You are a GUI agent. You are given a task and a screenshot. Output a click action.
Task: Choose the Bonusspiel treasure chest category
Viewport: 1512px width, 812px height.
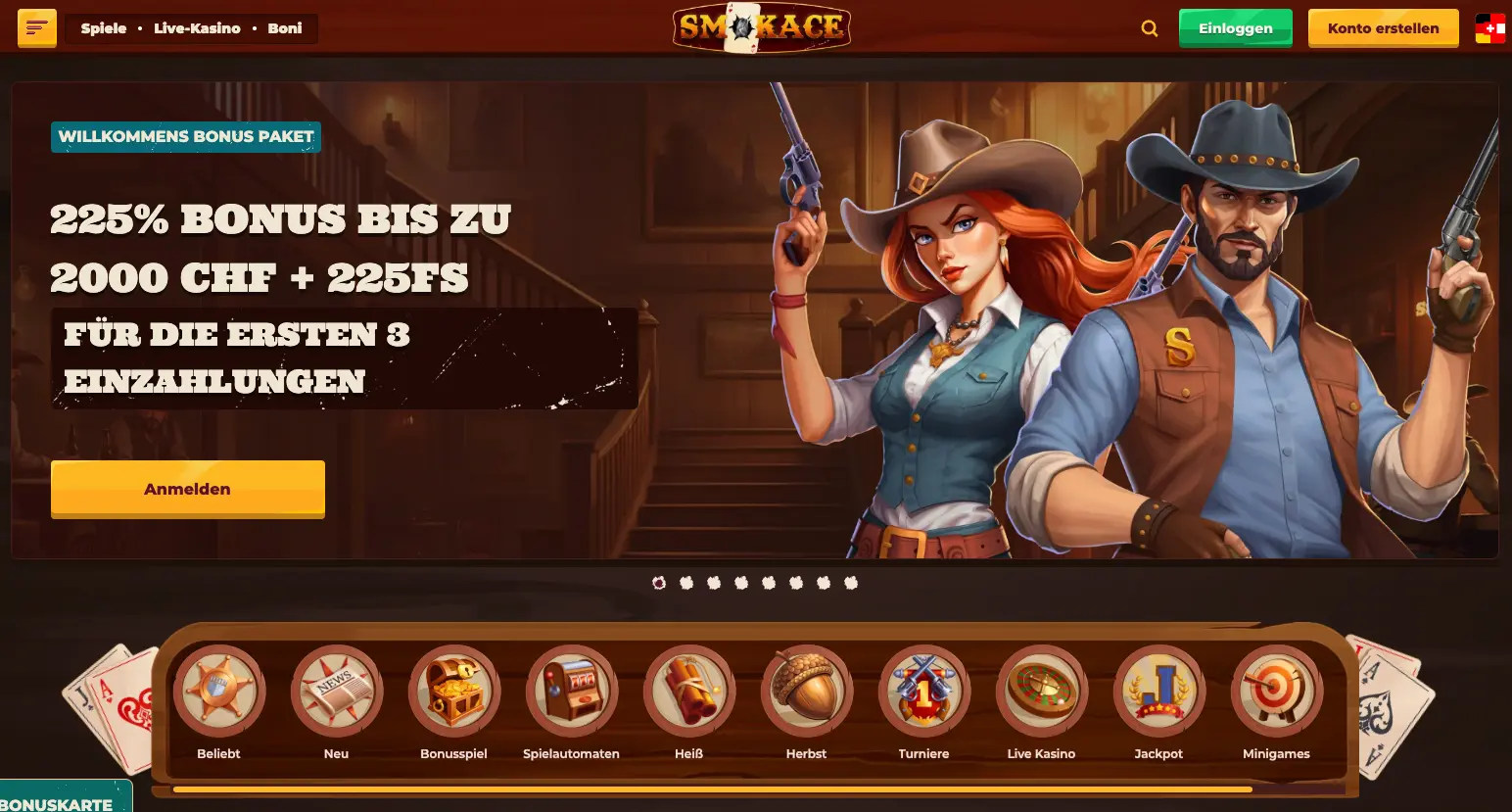coord(453,692)
